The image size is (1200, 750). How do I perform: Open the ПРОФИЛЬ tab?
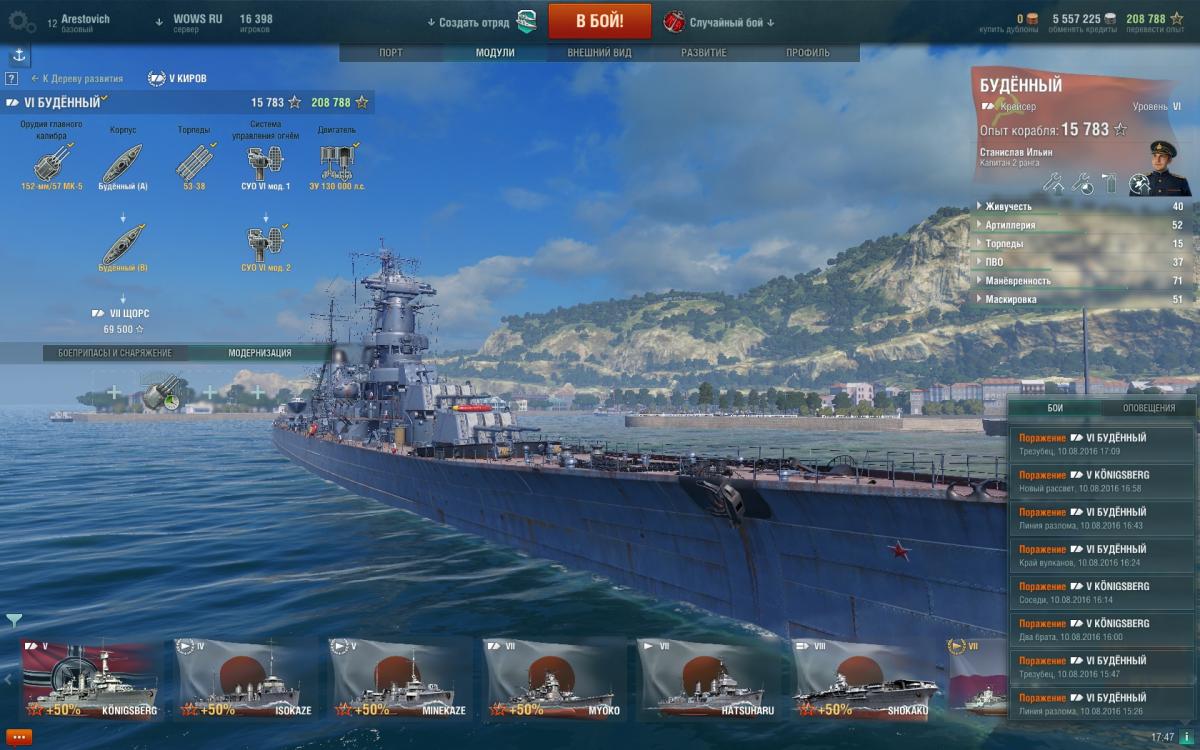point(807,53)
